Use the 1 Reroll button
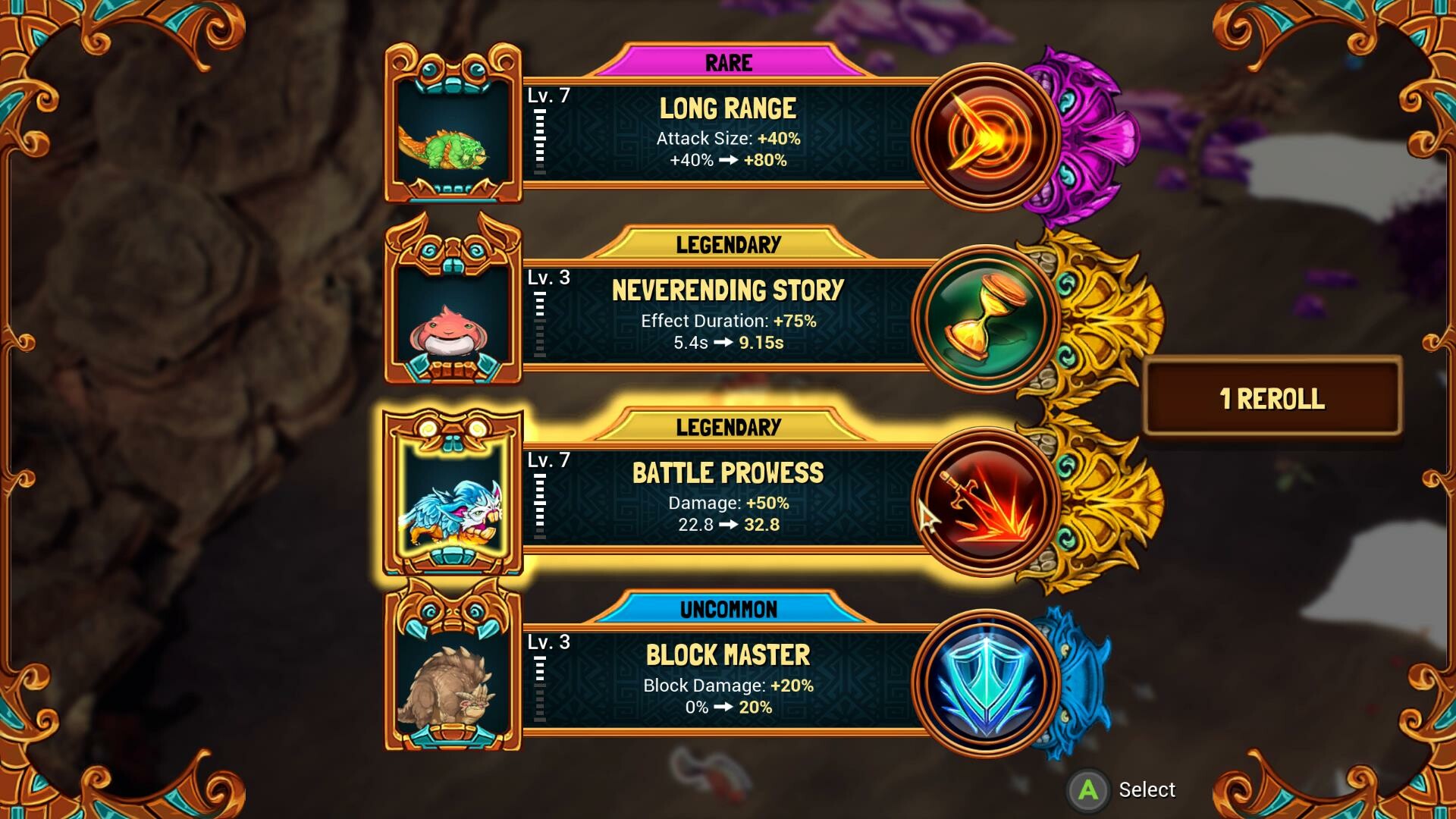 (x=1272, y=398)
